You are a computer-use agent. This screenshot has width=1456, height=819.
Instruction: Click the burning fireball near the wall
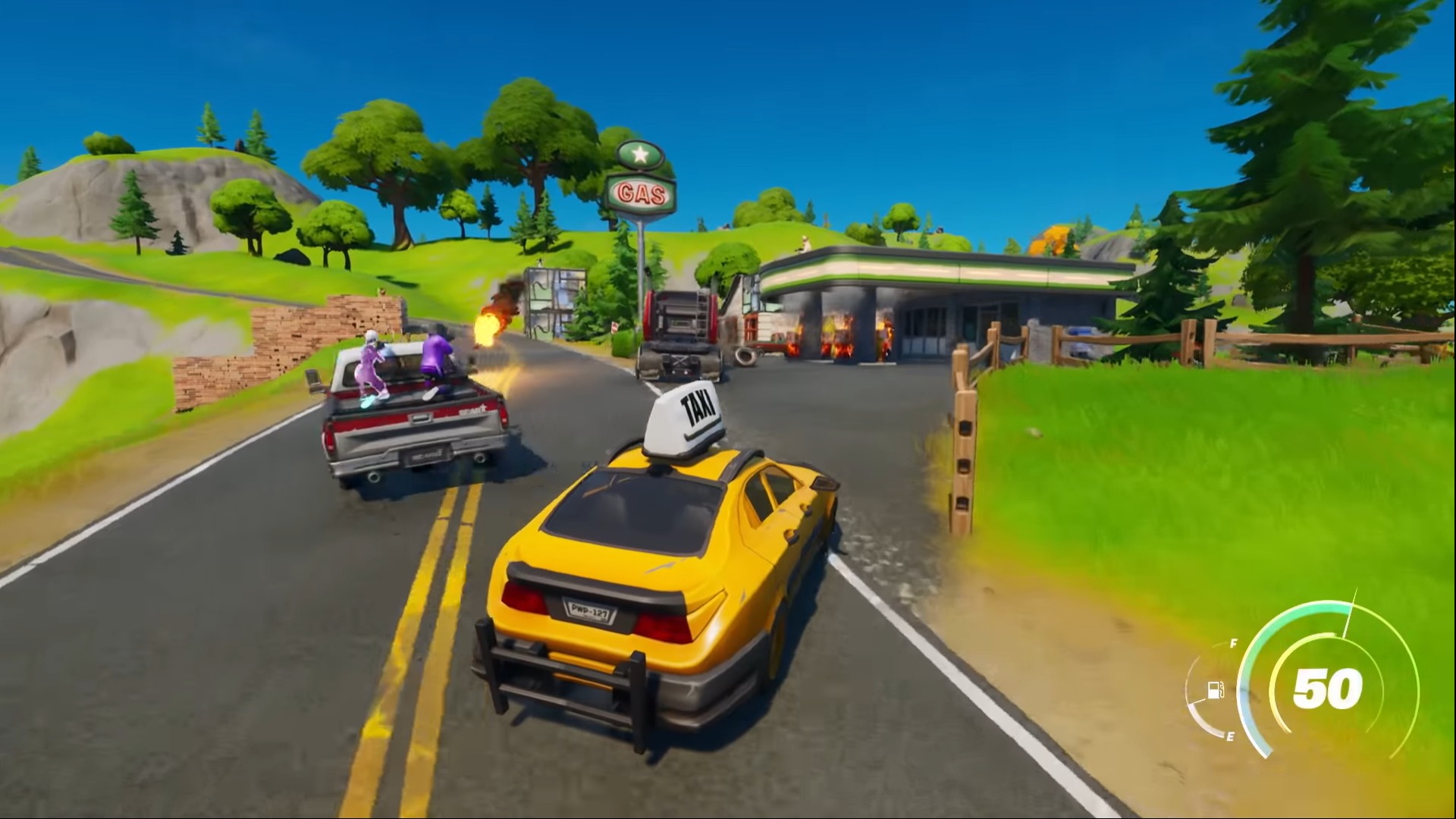pyautogui.click(x=489, y=326)
